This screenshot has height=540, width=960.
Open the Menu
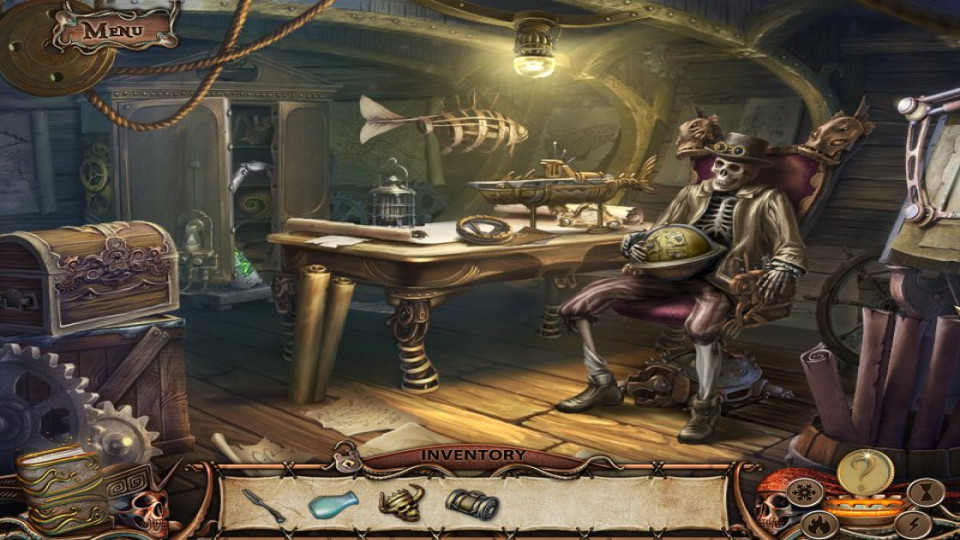[111, 29]
